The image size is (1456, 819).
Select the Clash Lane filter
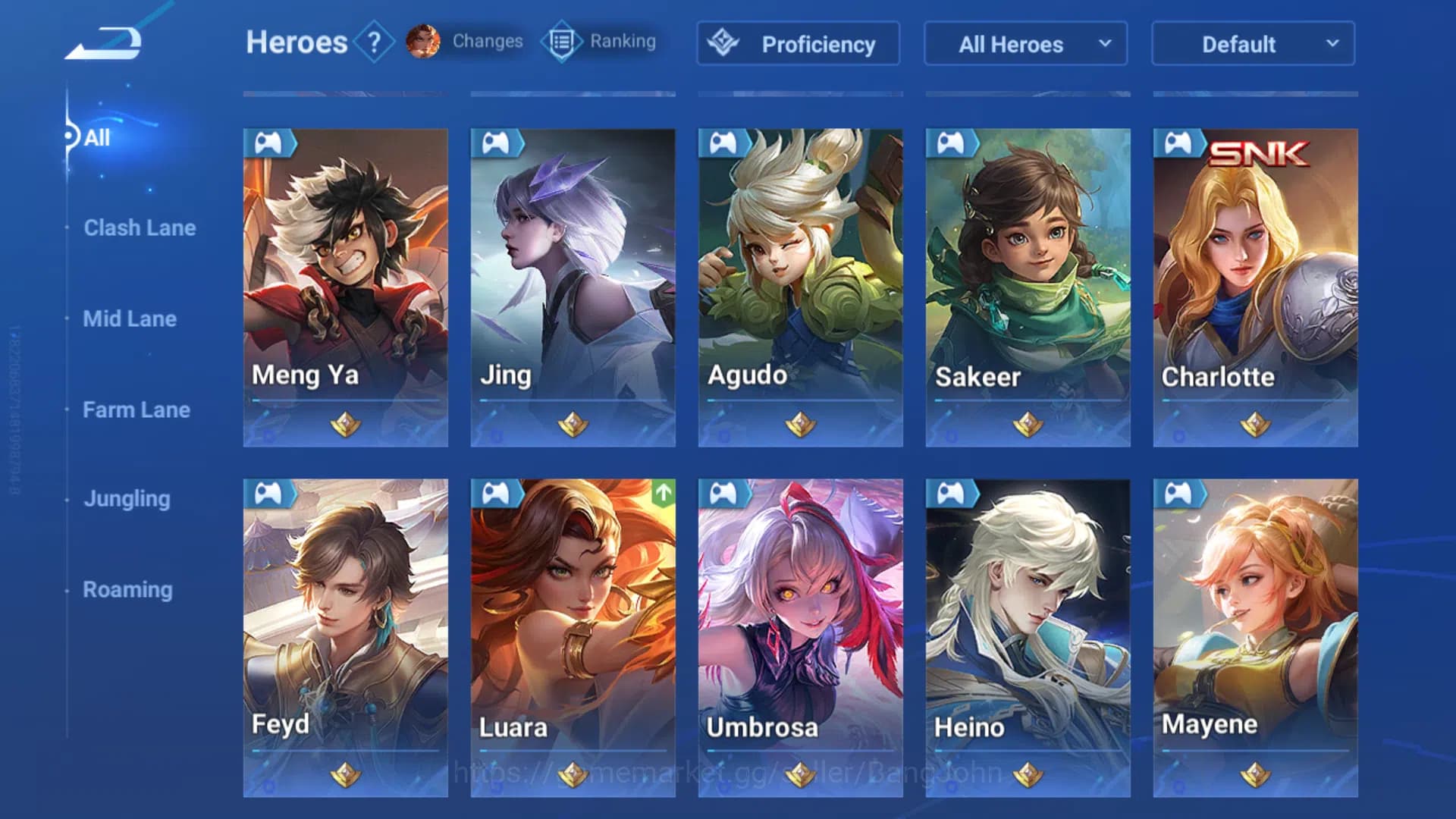140,227
